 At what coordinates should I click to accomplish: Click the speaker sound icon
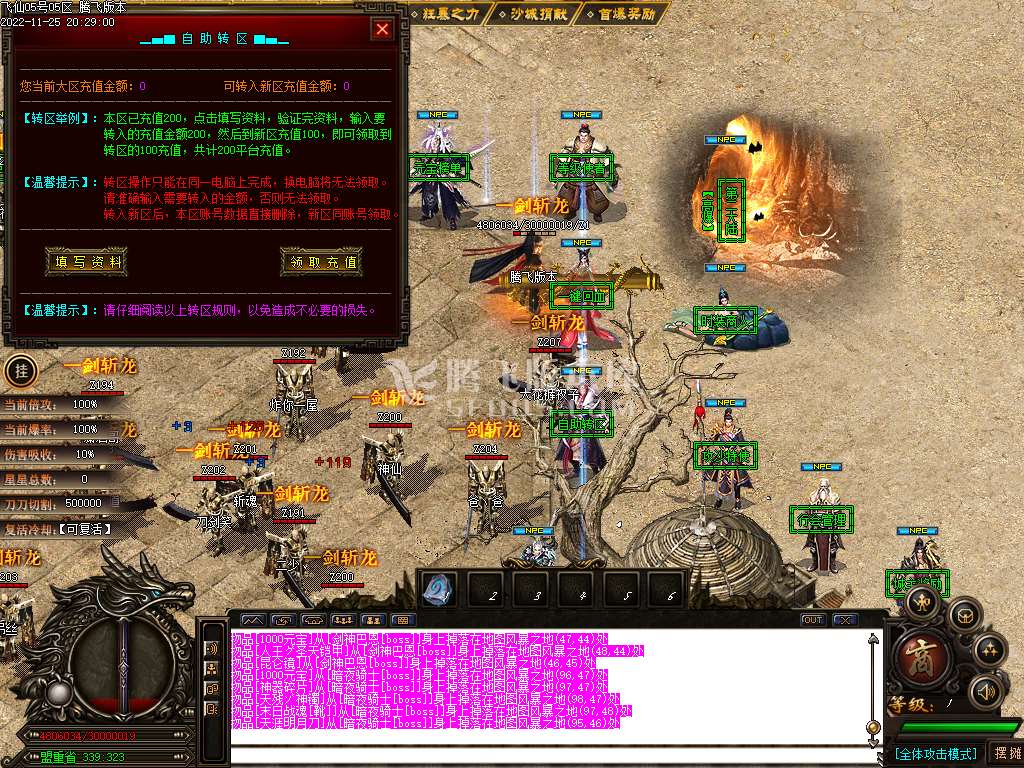pyautogui.click(x=987, y=690)
